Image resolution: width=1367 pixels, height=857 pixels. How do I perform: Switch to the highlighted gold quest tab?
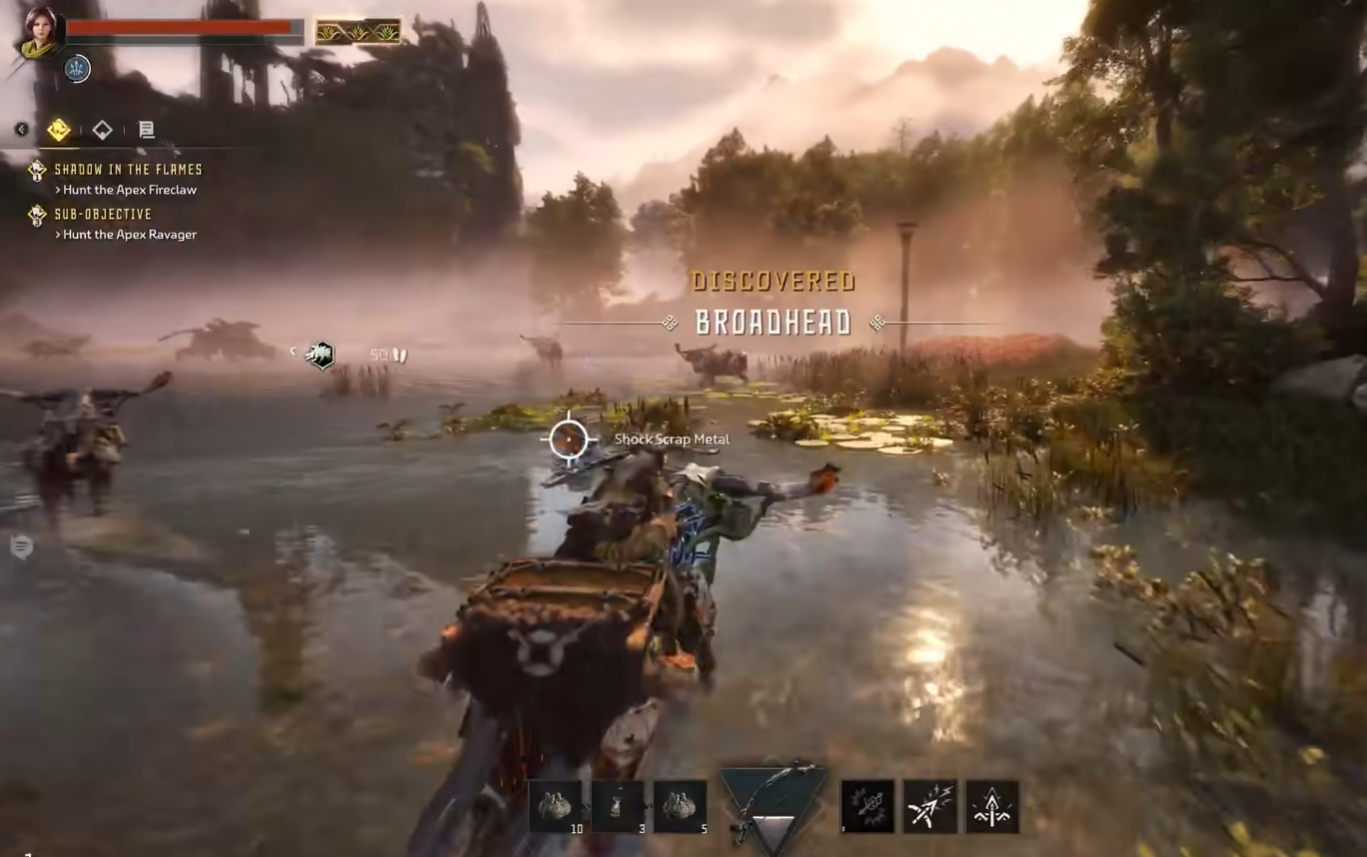(58, 129)
